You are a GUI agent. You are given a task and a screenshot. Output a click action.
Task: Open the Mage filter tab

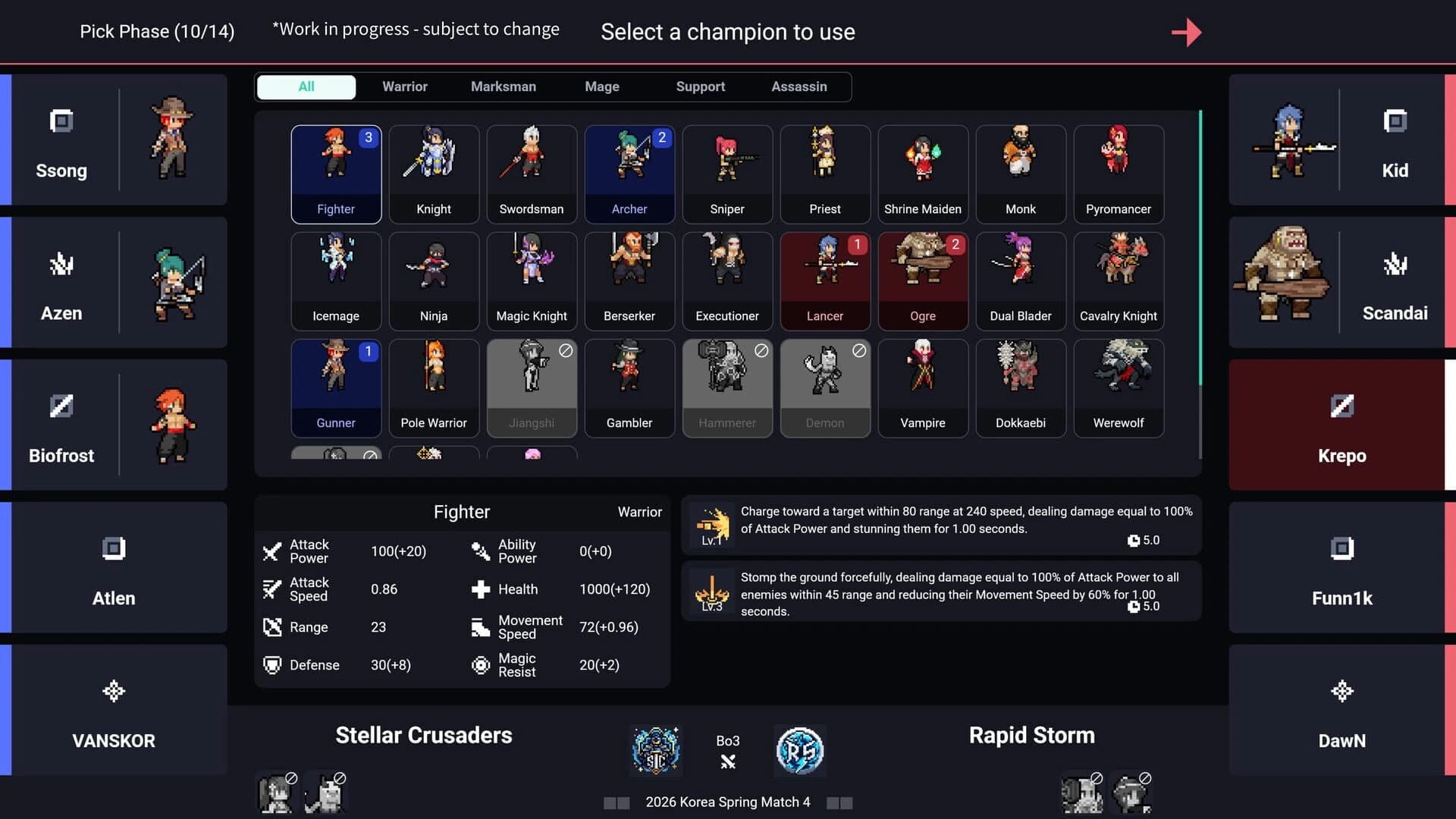click(x=601, y=86)
